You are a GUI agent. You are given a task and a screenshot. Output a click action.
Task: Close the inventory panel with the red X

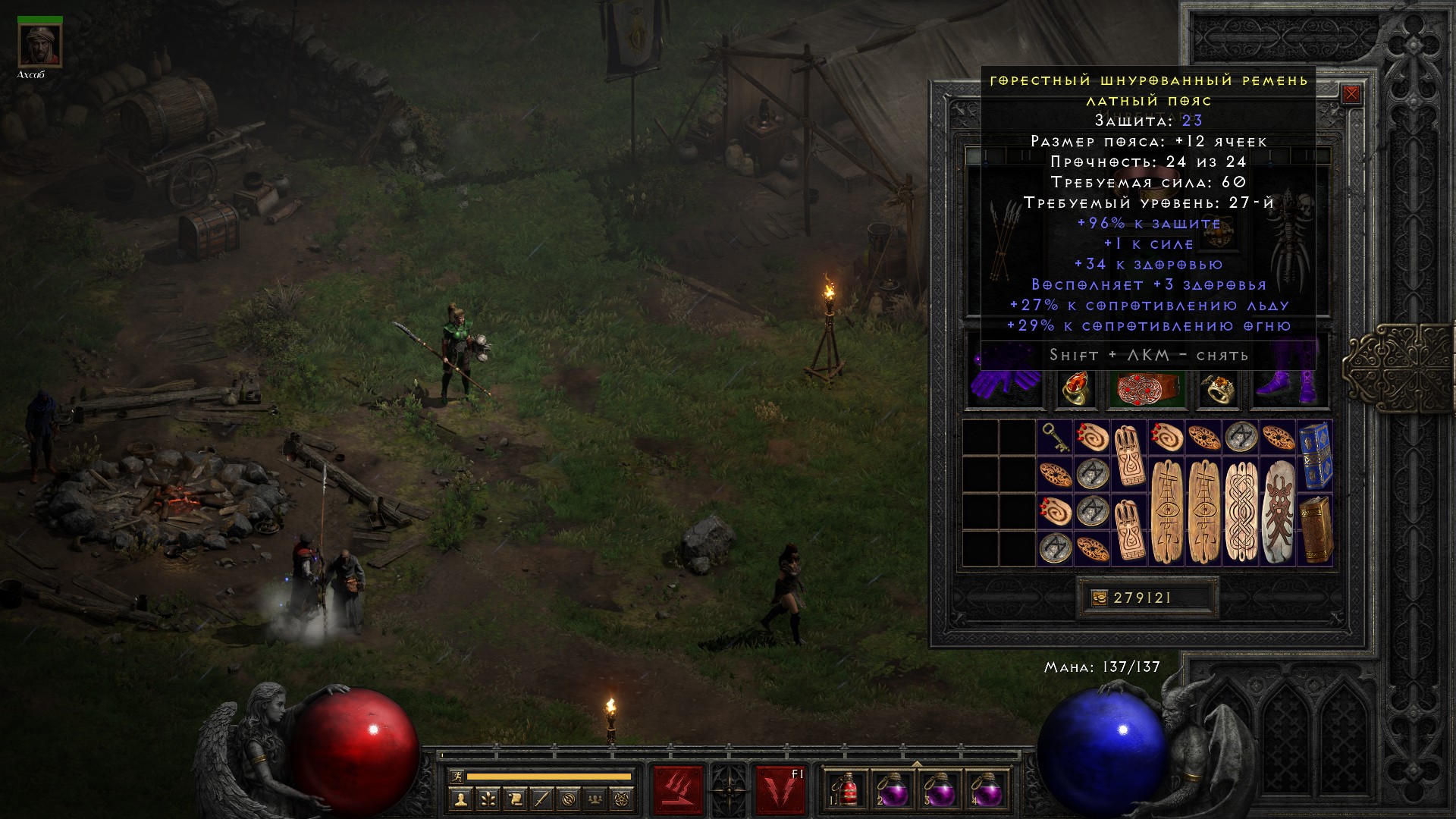[x=1351, y=95]
